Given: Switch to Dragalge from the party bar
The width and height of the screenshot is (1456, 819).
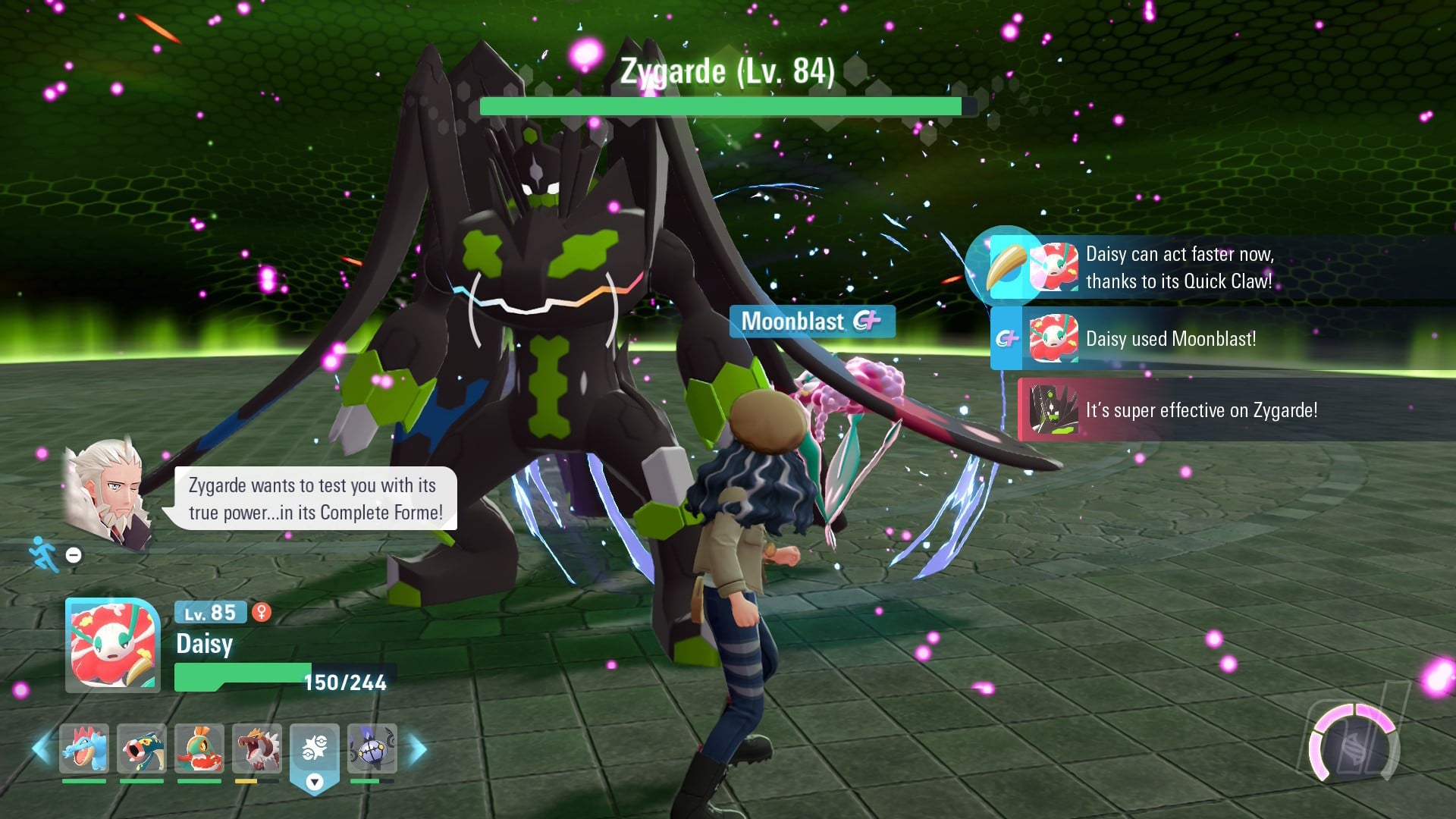Looking at the screenshot, I should pos(142,748).
